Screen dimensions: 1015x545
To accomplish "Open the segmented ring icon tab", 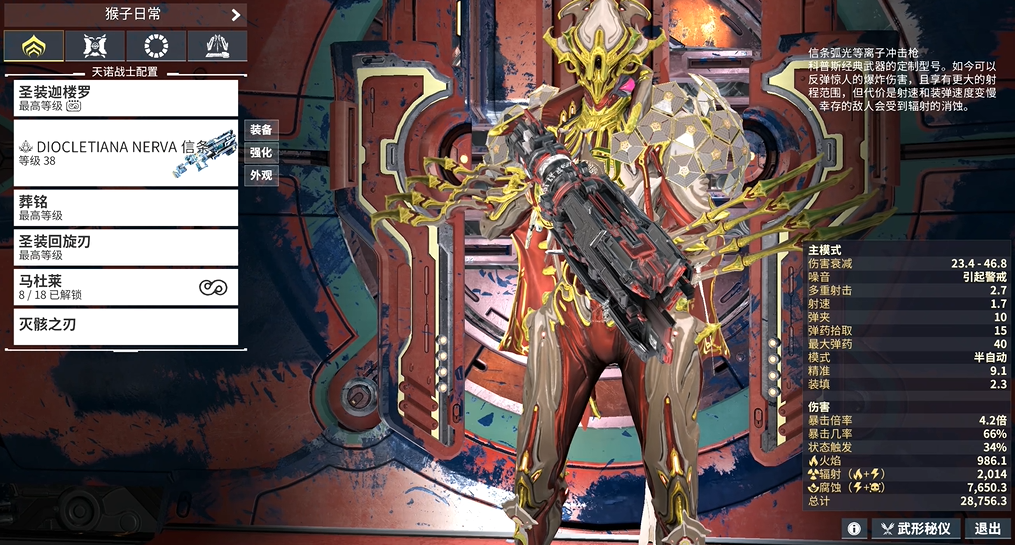I will tap(156, 45).
